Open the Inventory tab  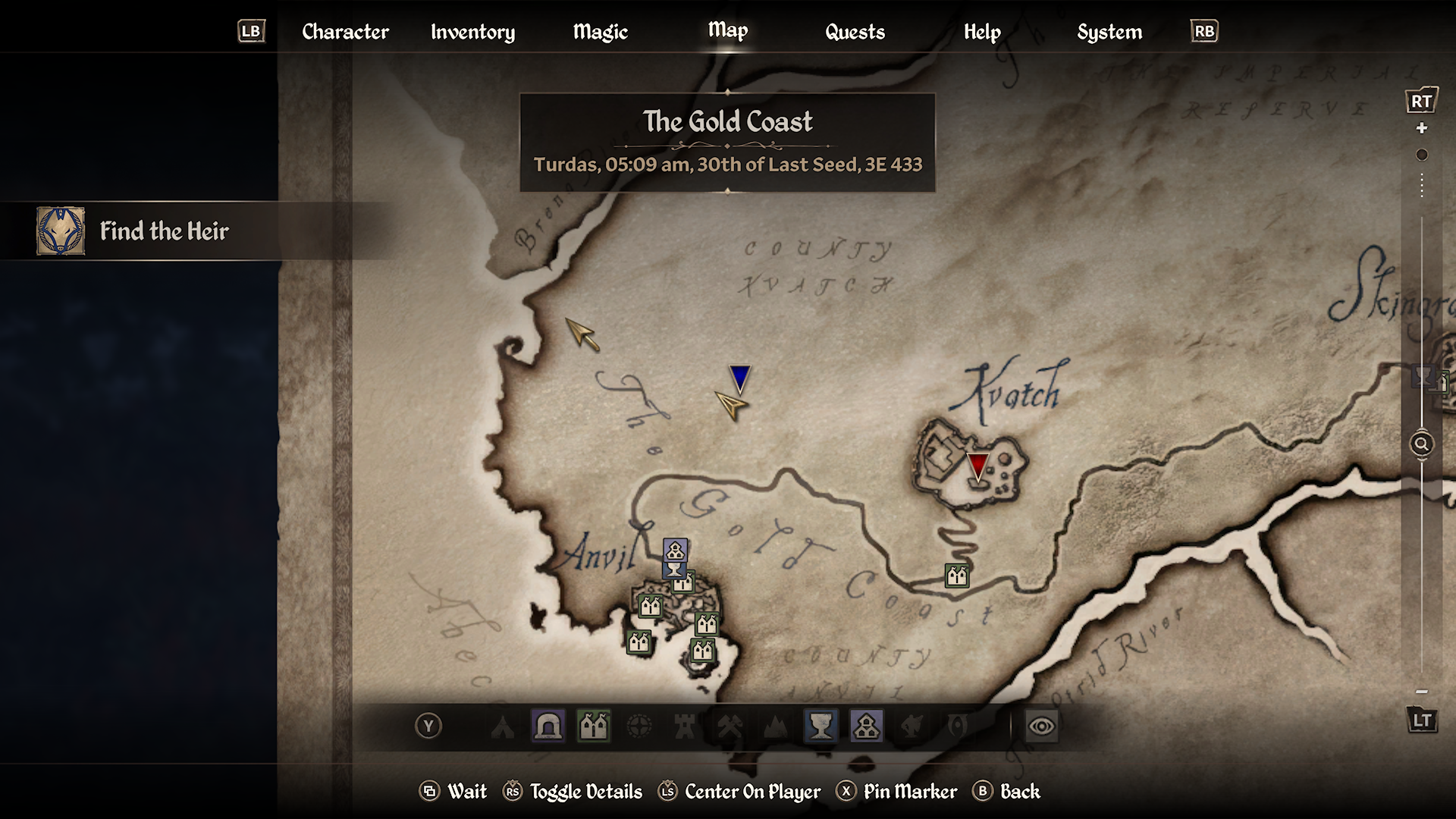tap(472, 32)
